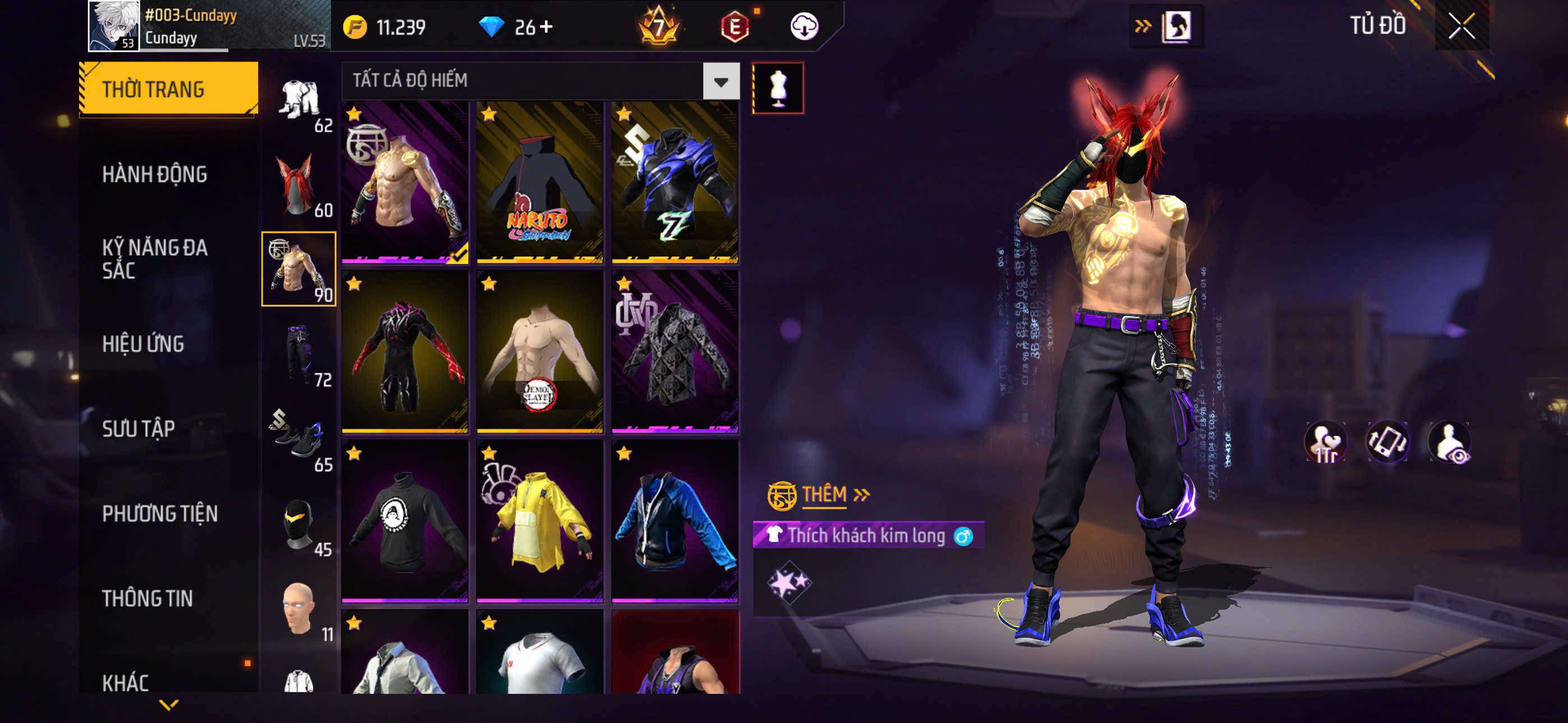Toggle the character view eye icon
Viewport: 1568px width, 723px height.
pyautogui.click(x=1450, y=442)
